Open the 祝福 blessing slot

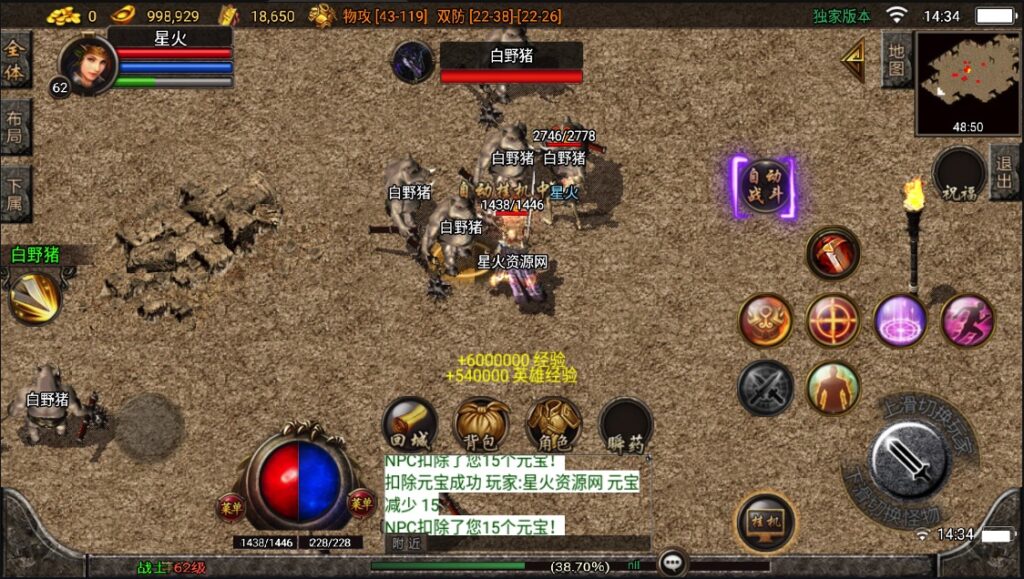[x=959, y=176]
